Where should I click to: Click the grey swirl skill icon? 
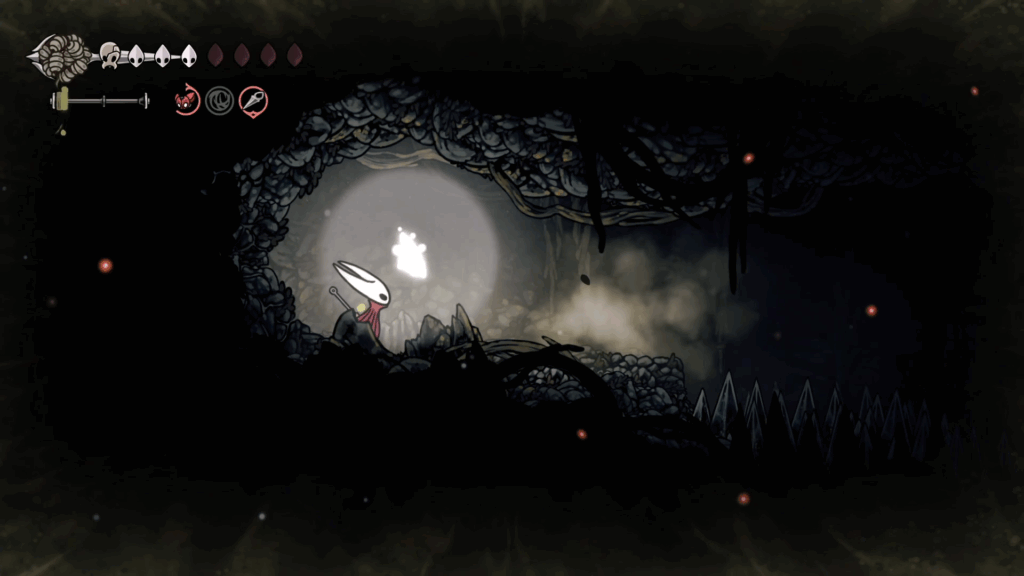point(219,100)
